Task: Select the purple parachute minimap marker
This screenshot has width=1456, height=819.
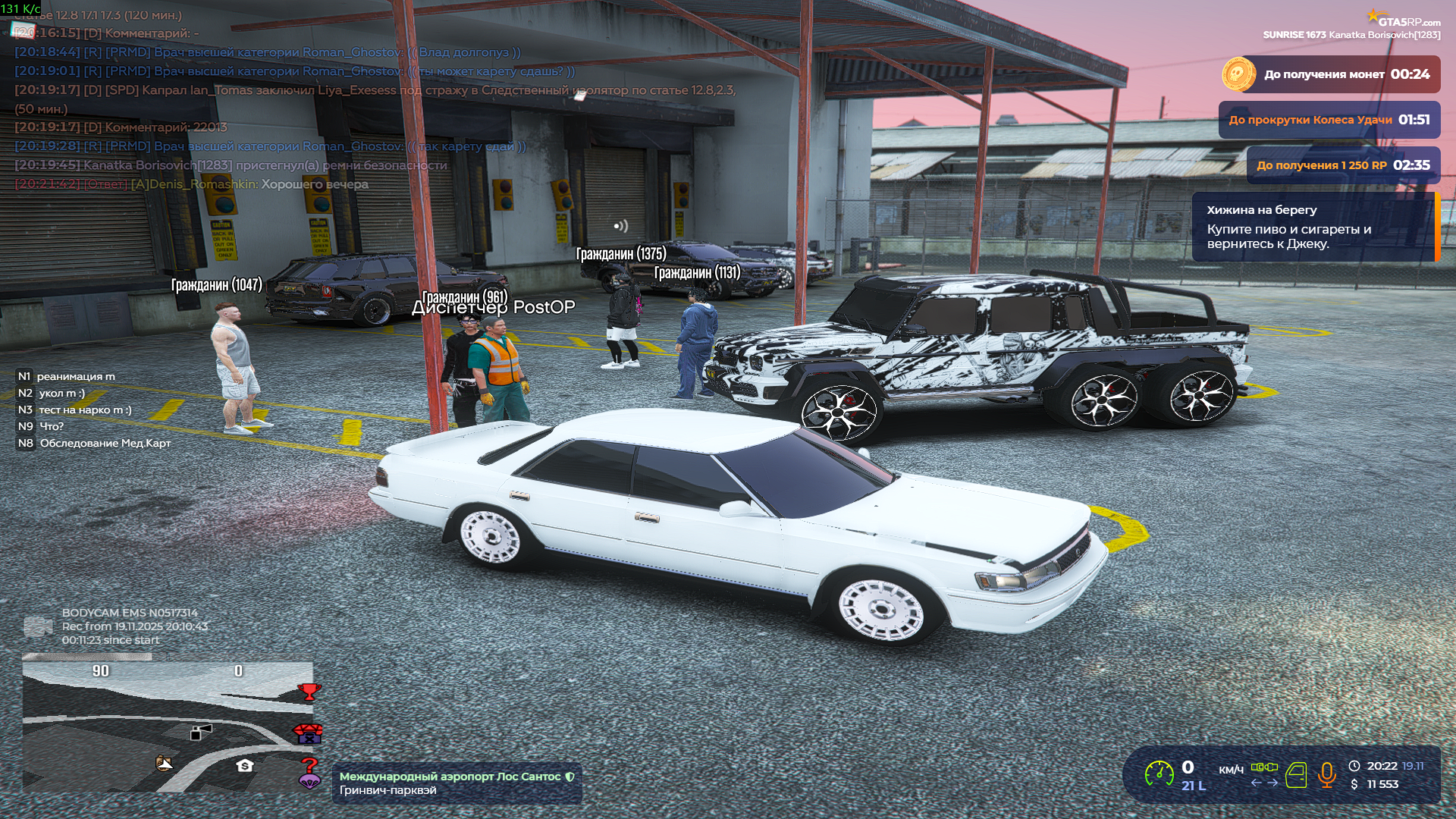Action: tap(309, 781)
